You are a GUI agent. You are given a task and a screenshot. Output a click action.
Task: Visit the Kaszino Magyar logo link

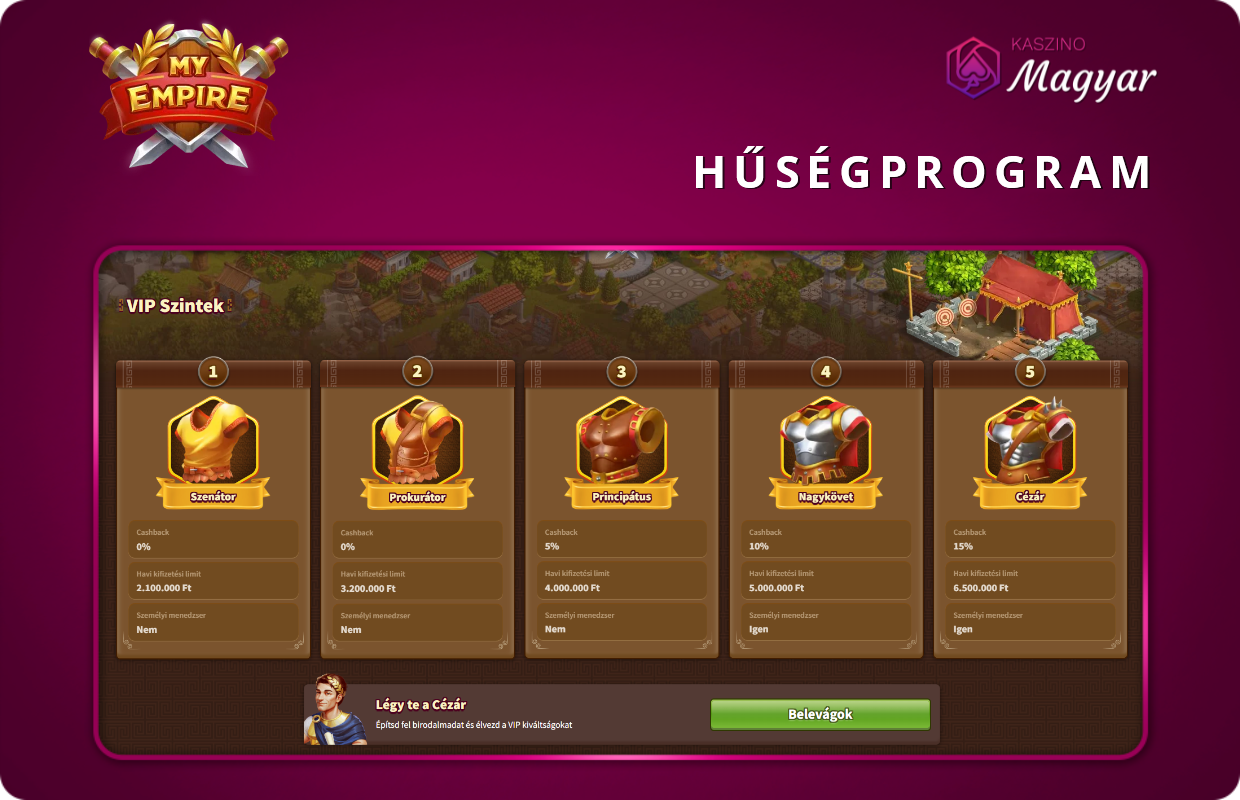tap(1050, 70)
